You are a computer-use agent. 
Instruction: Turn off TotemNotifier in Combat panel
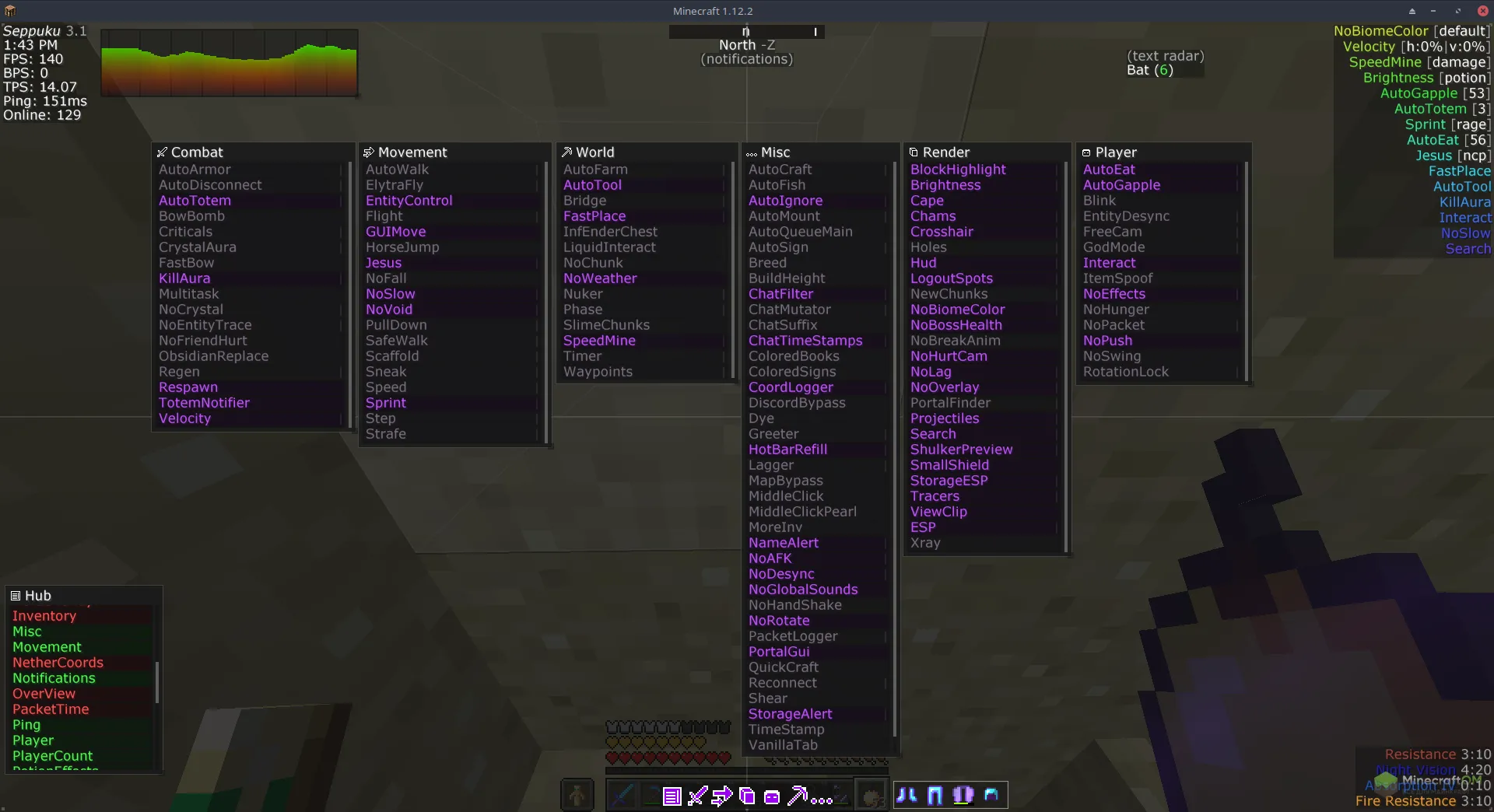point(204,403)
